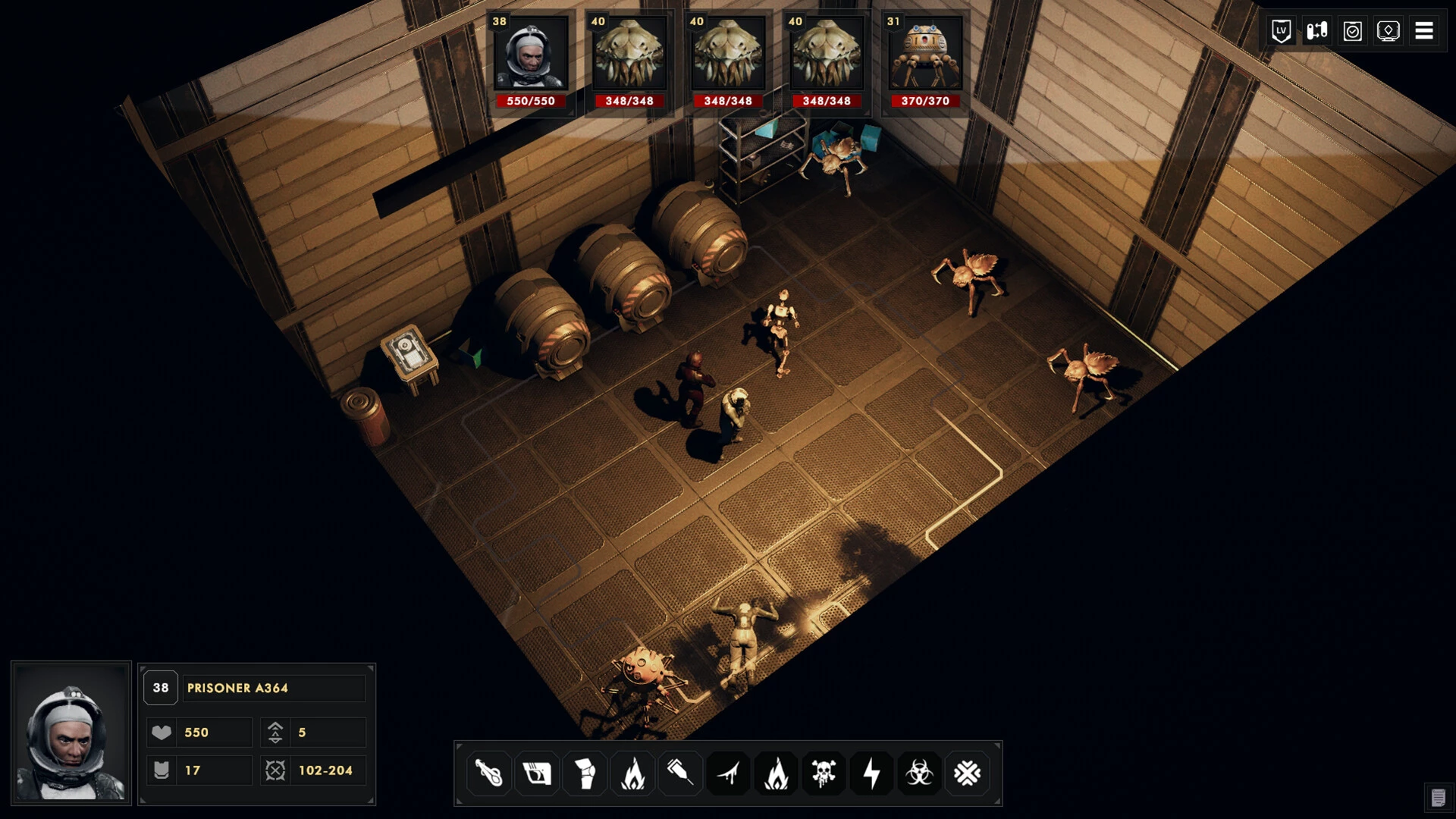Image resolution: width=1456 pixels, height=819 pixels.
Task: Open the log document icon
Action: (x=1438, y=797)
